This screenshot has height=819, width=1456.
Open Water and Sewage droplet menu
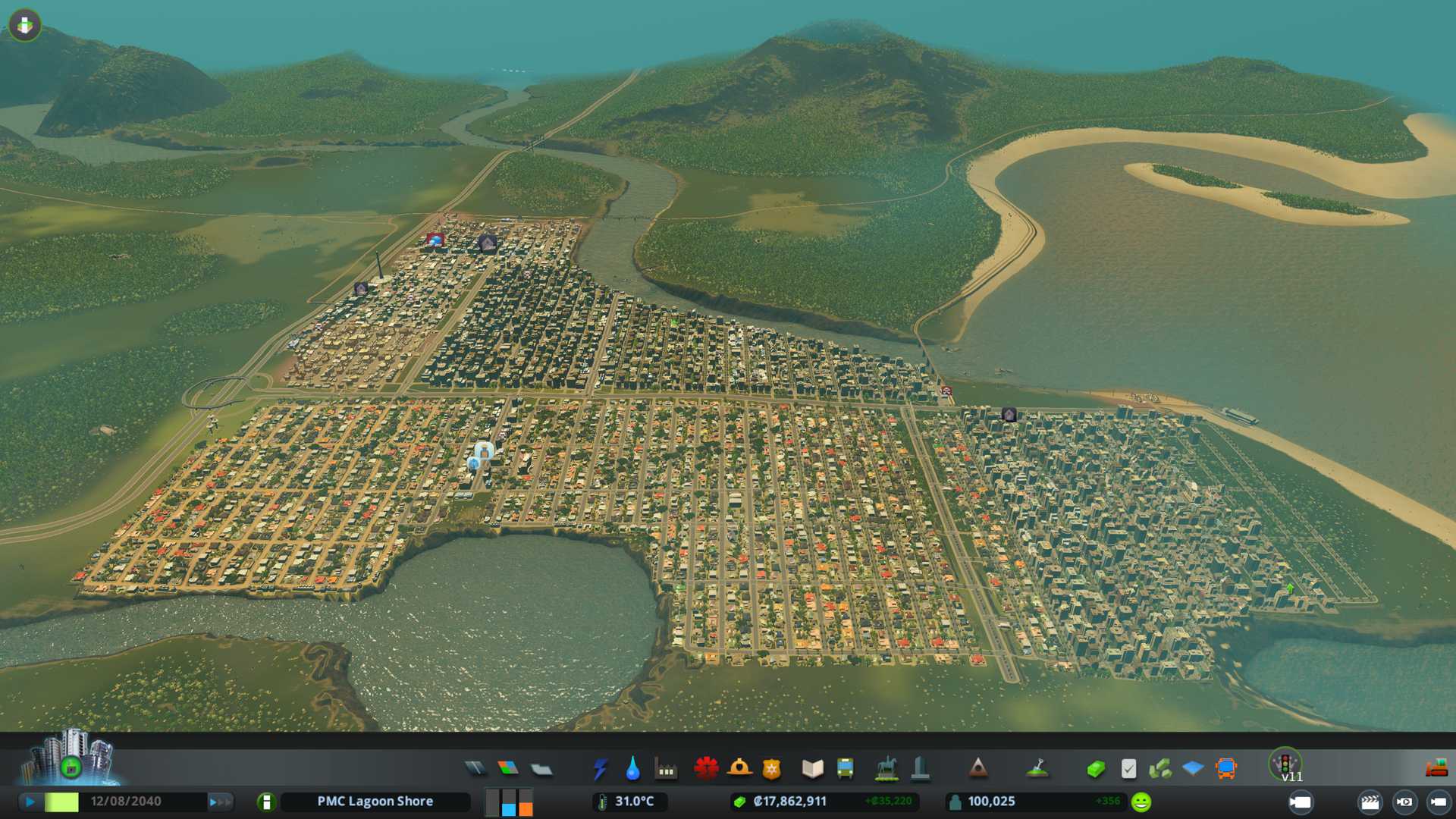click(632, 769)
